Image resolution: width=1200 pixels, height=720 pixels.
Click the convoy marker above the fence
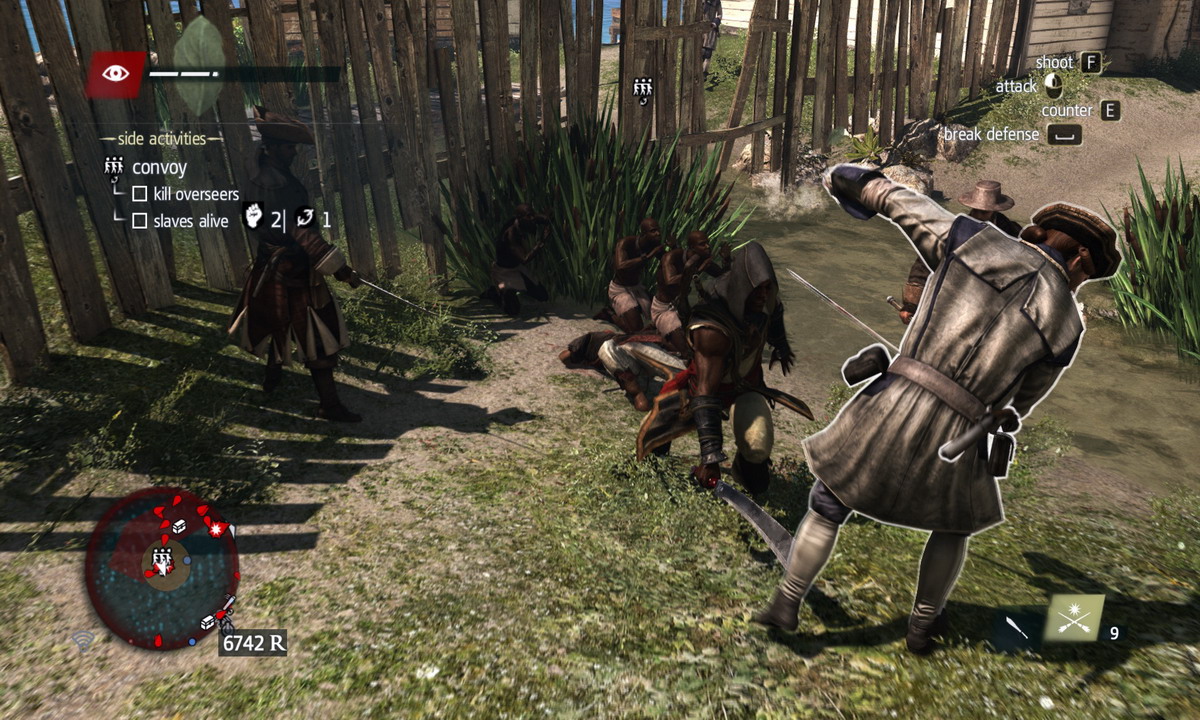point(643,90)
